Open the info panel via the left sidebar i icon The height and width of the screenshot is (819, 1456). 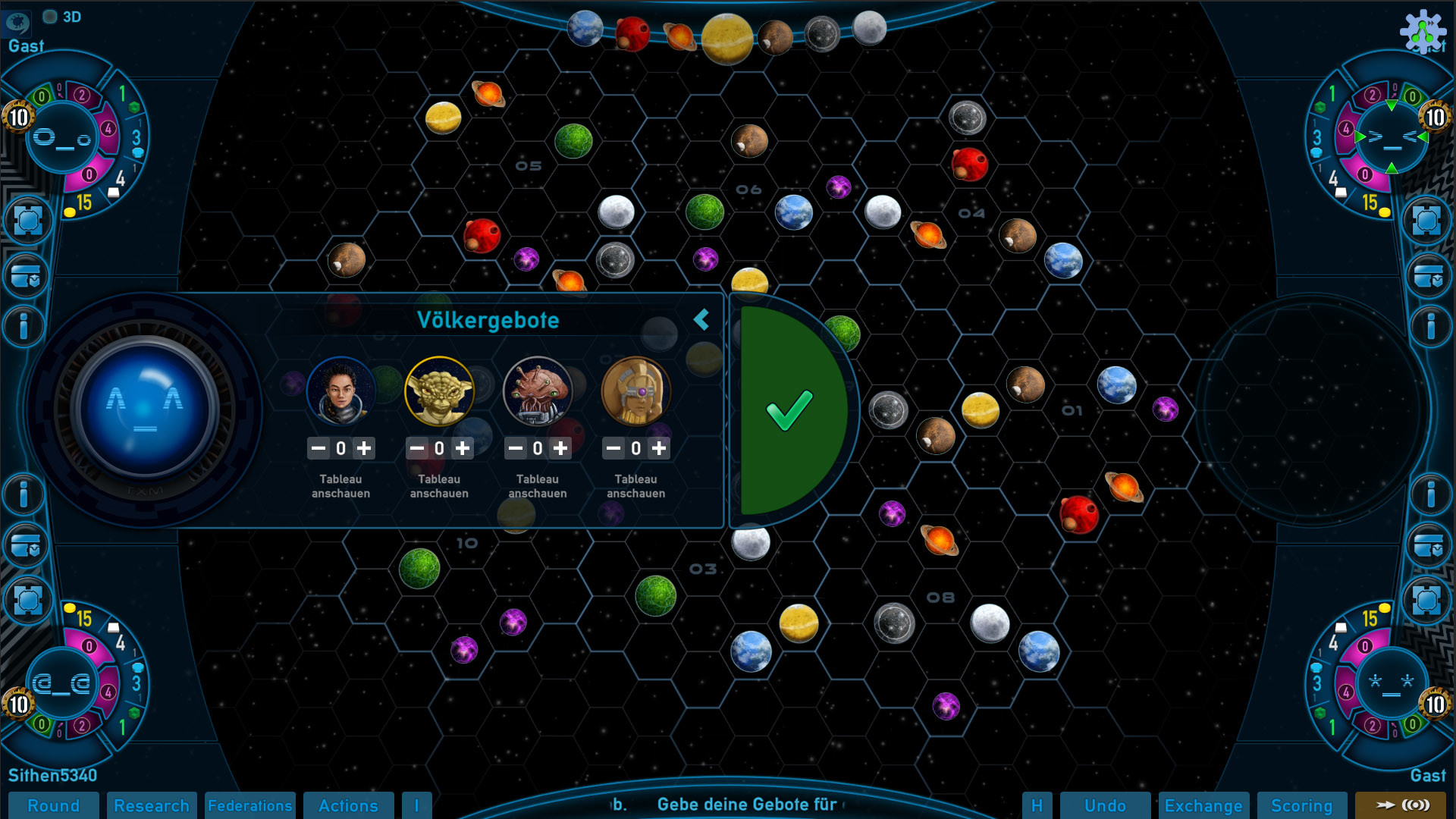(x=23, y=326)
